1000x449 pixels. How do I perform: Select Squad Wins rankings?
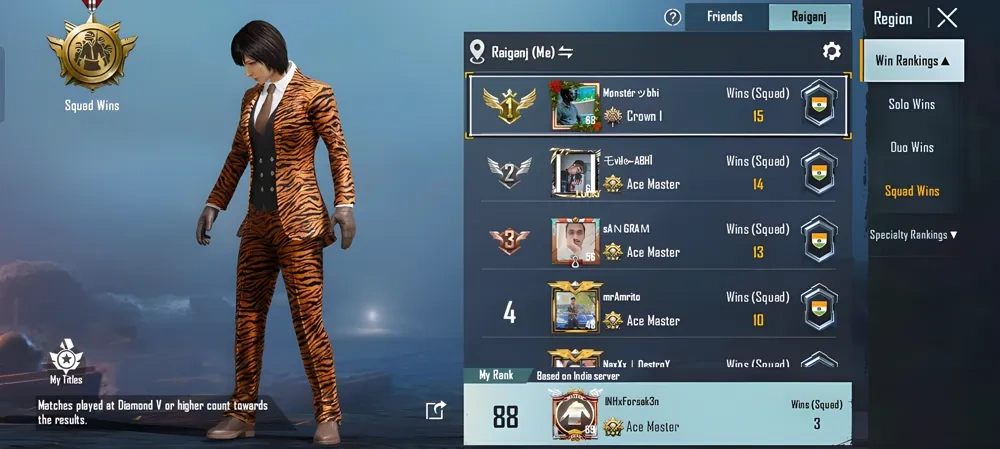click(x=912, y=191)
